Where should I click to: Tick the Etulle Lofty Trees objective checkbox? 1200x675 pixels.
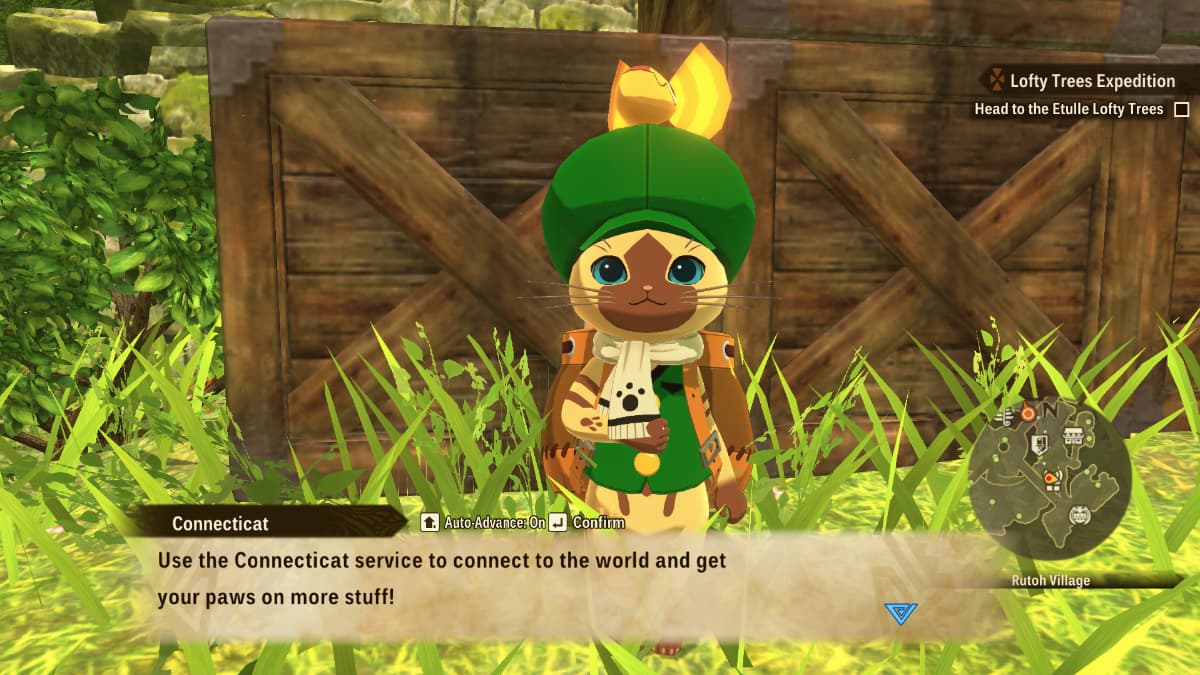tap(1182, 110)
